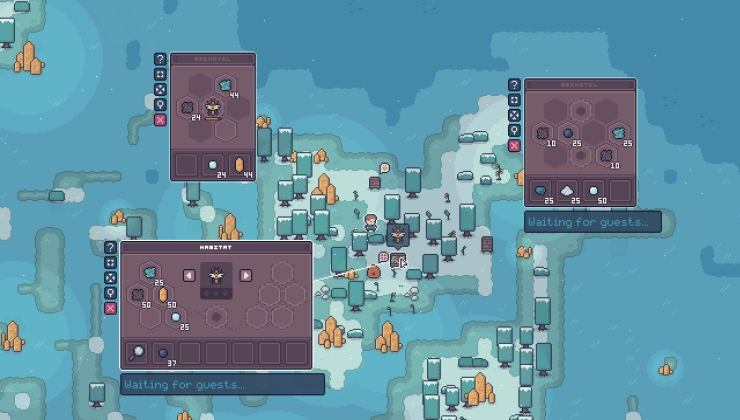Select the white powder pile slot
Image resolution: width=740 pixels, height=420 pixels.
coord(567,190)
